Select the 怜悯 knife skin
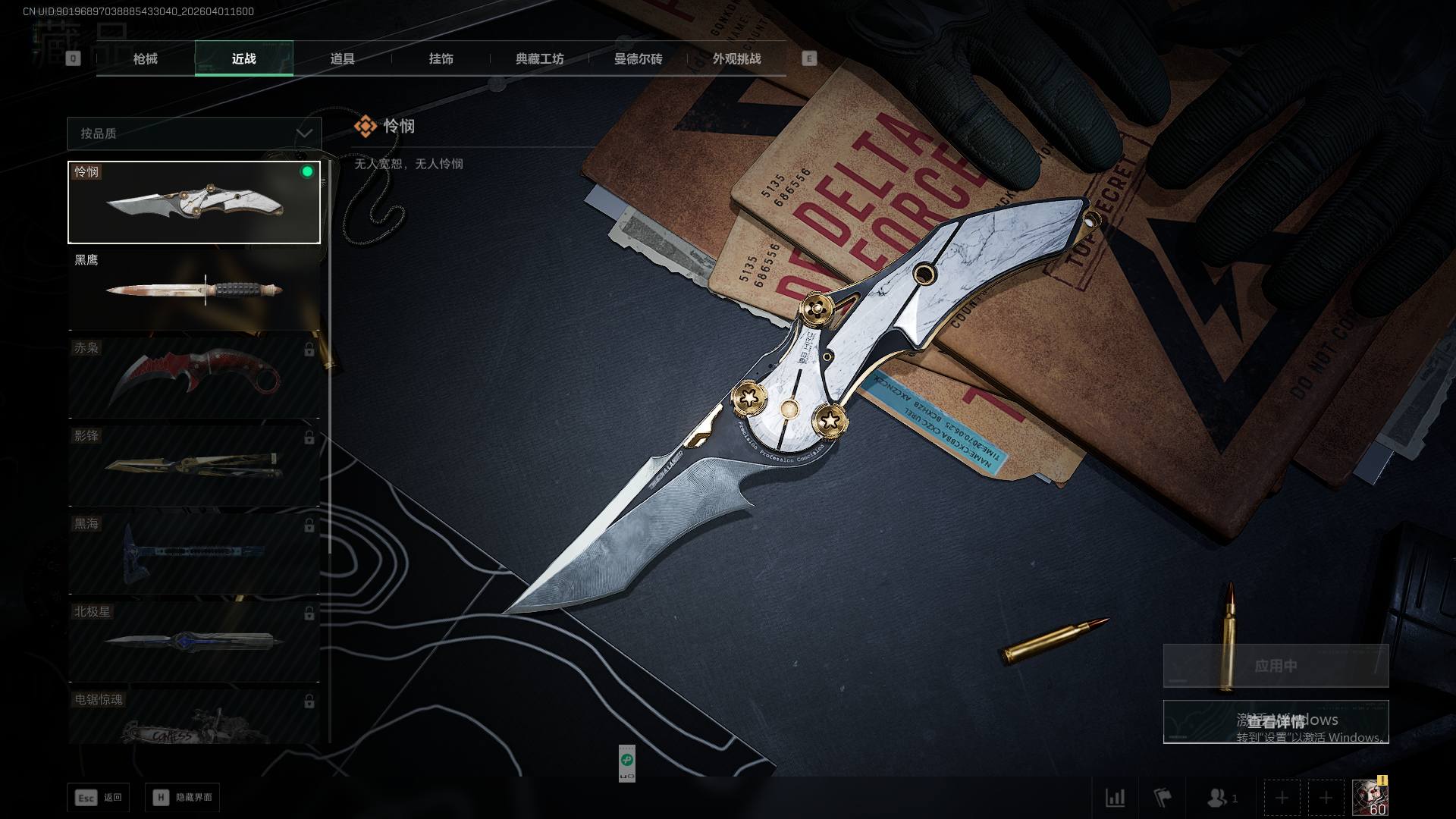 194,202
